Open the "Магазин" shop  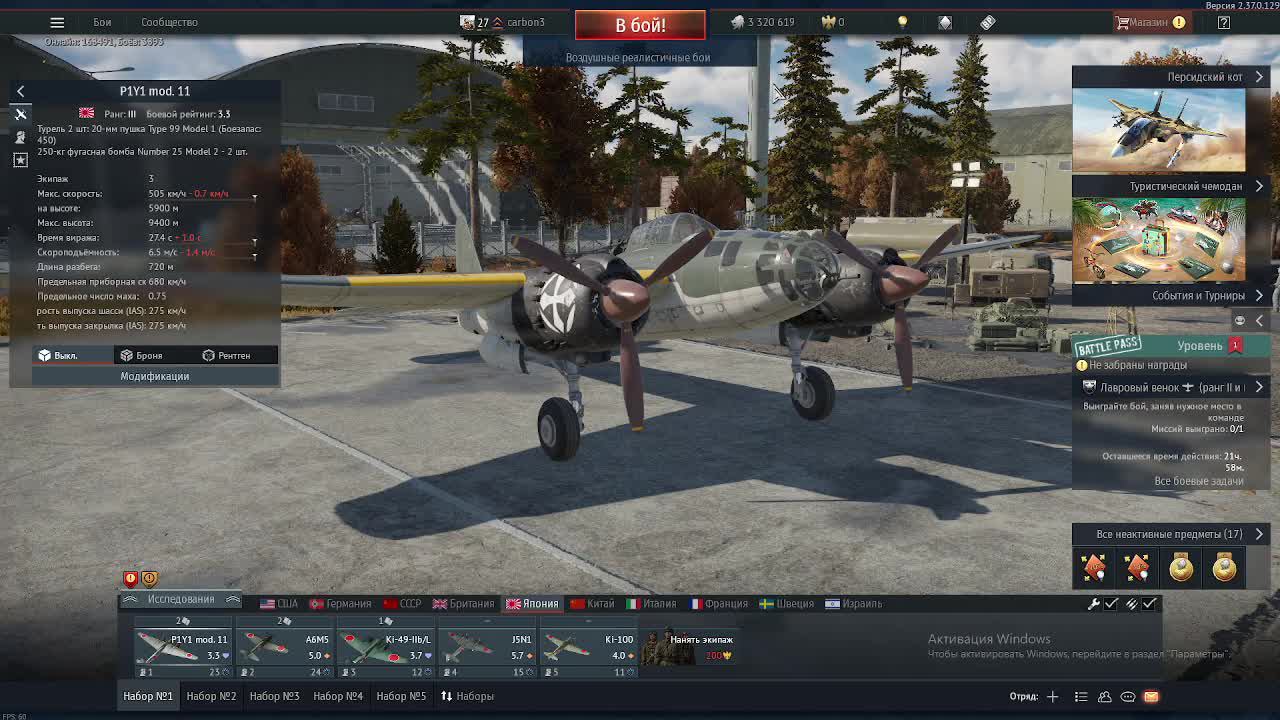pos(1148,22)
